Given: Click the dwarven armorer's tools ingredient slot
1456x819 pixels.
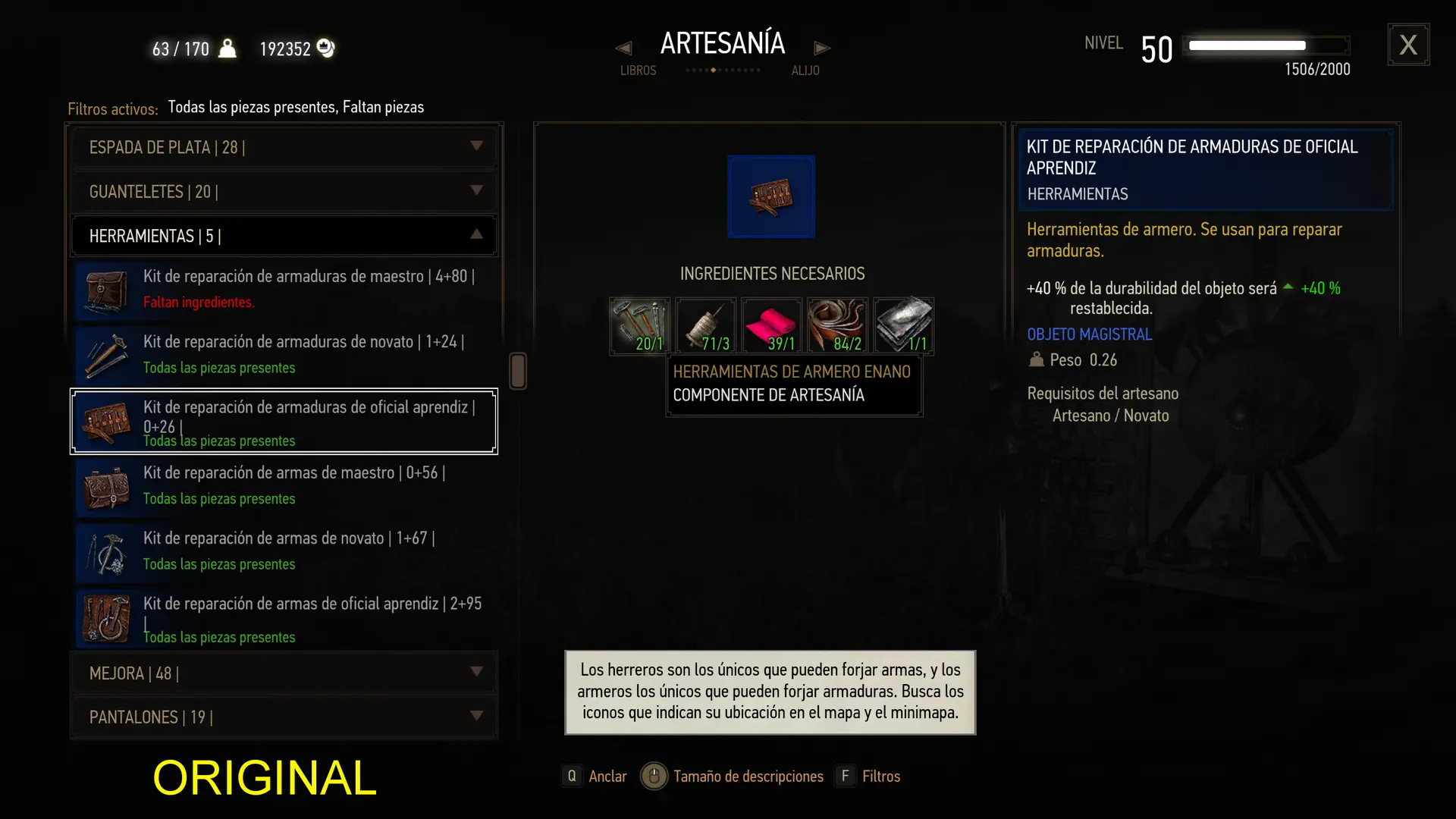Looking at the screenshot, I should (639, 326).
